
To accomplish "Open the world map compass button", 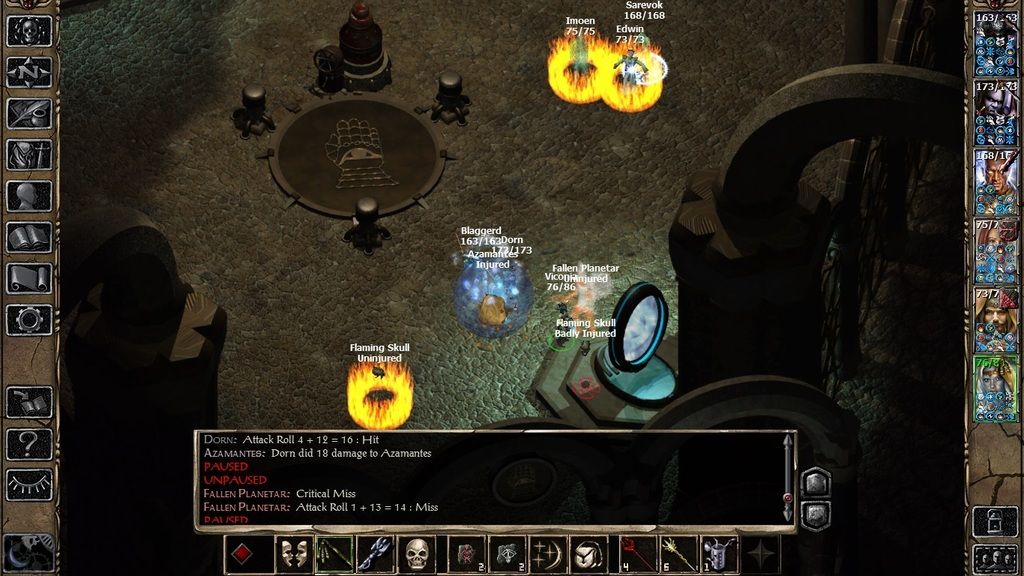I will pyautogui.click(x=29, y=71).
